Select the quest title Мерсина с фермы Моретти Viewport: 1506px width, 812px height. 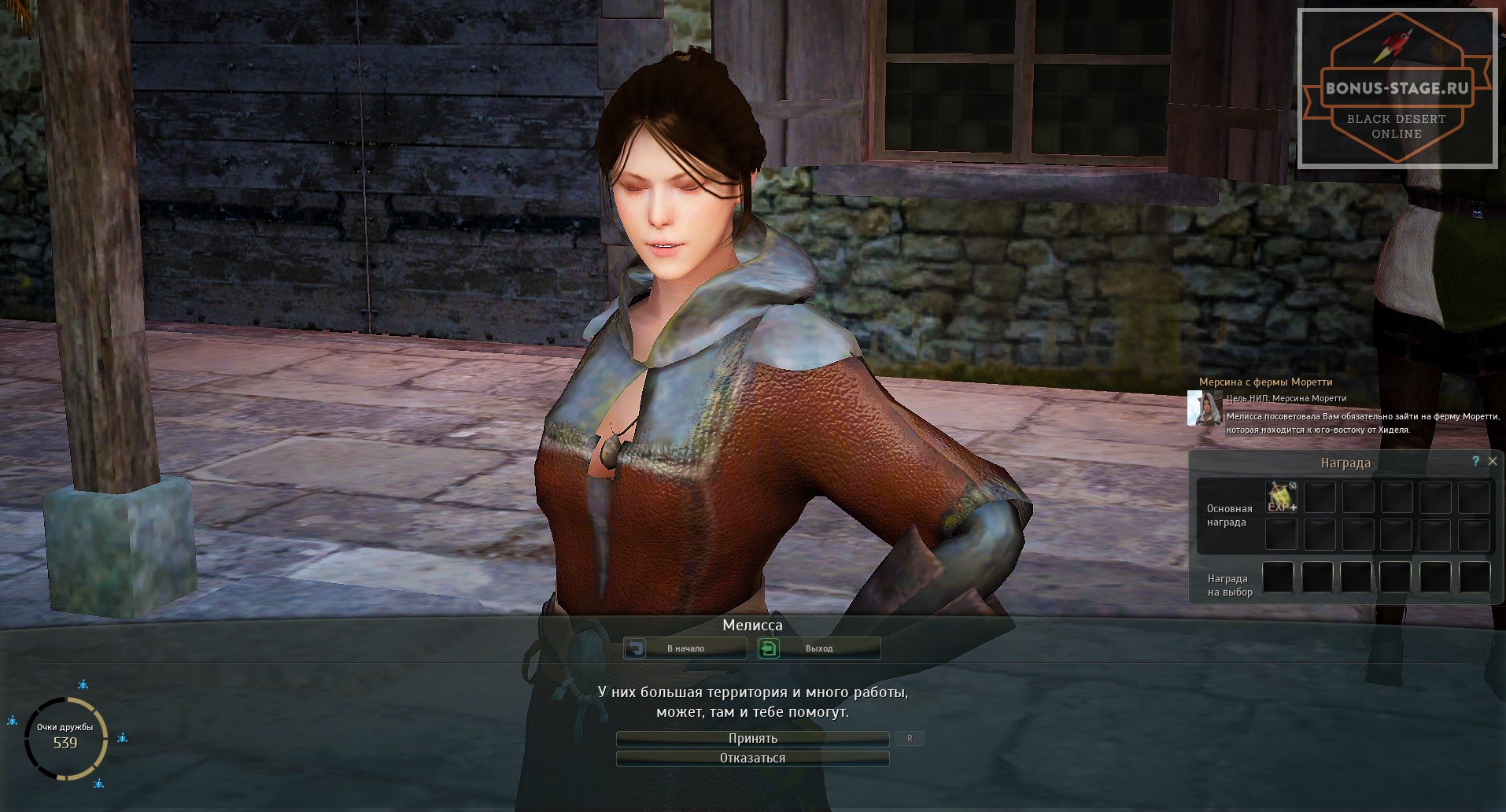(x=1265, y=381)
